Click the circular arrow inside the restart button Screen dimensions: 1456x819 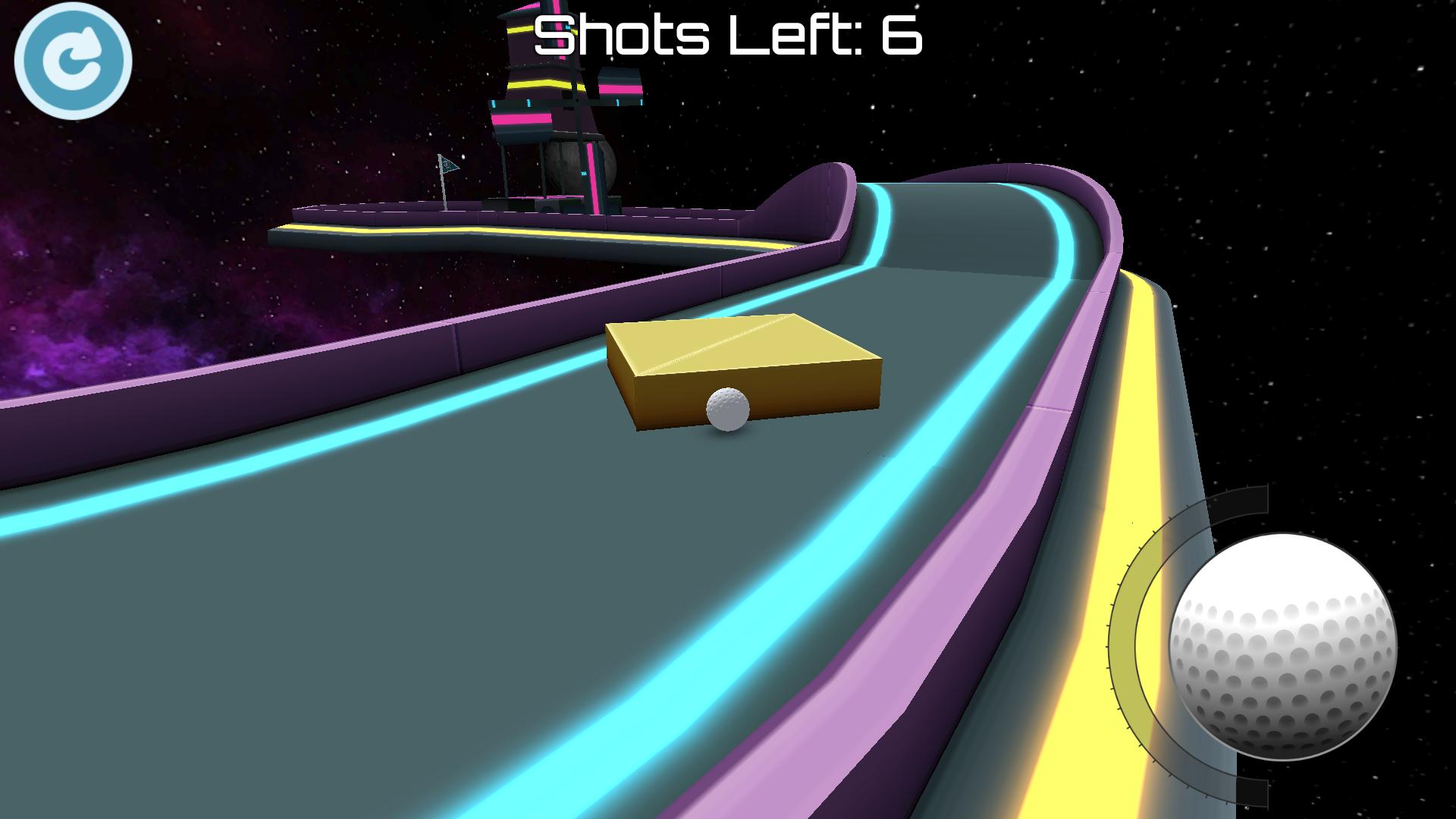pos(74,61)
